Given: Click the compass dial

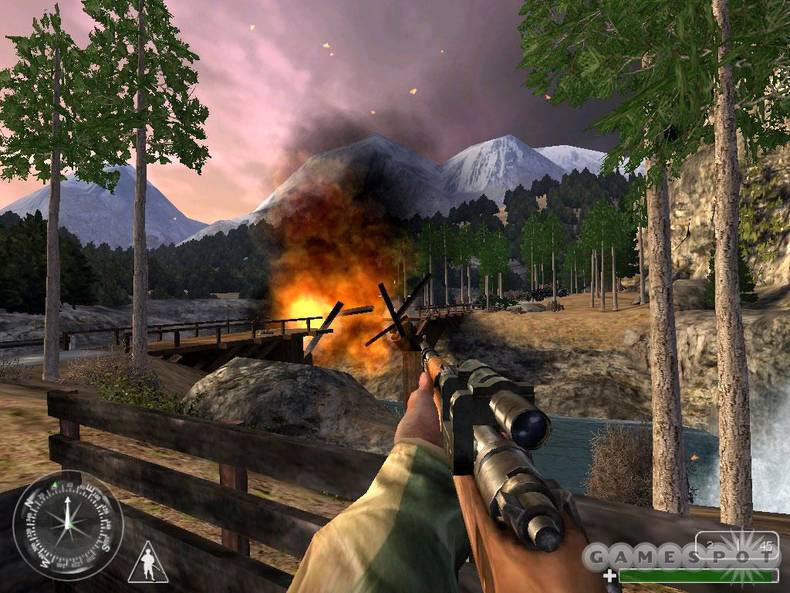Looking at the screenshot, I should [x=68, y=525].
